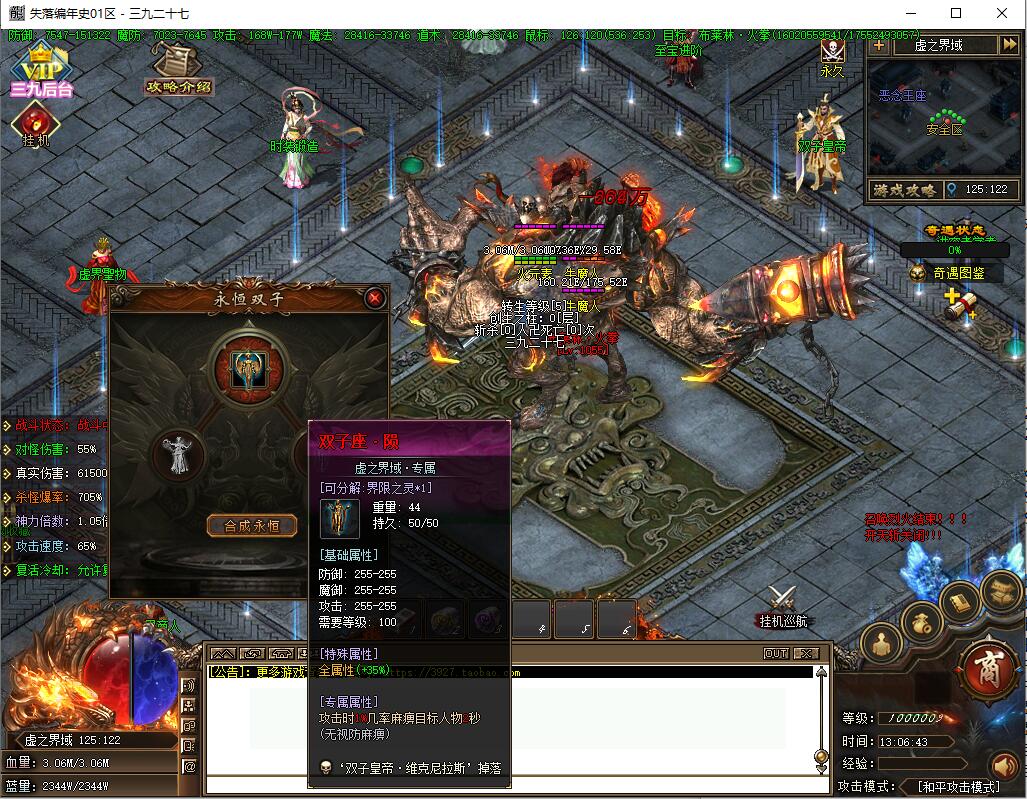This screenshot has height=799, width=1027.
Task: Change the 和平攻击模式 attack mode
Action: click(958, 787)
